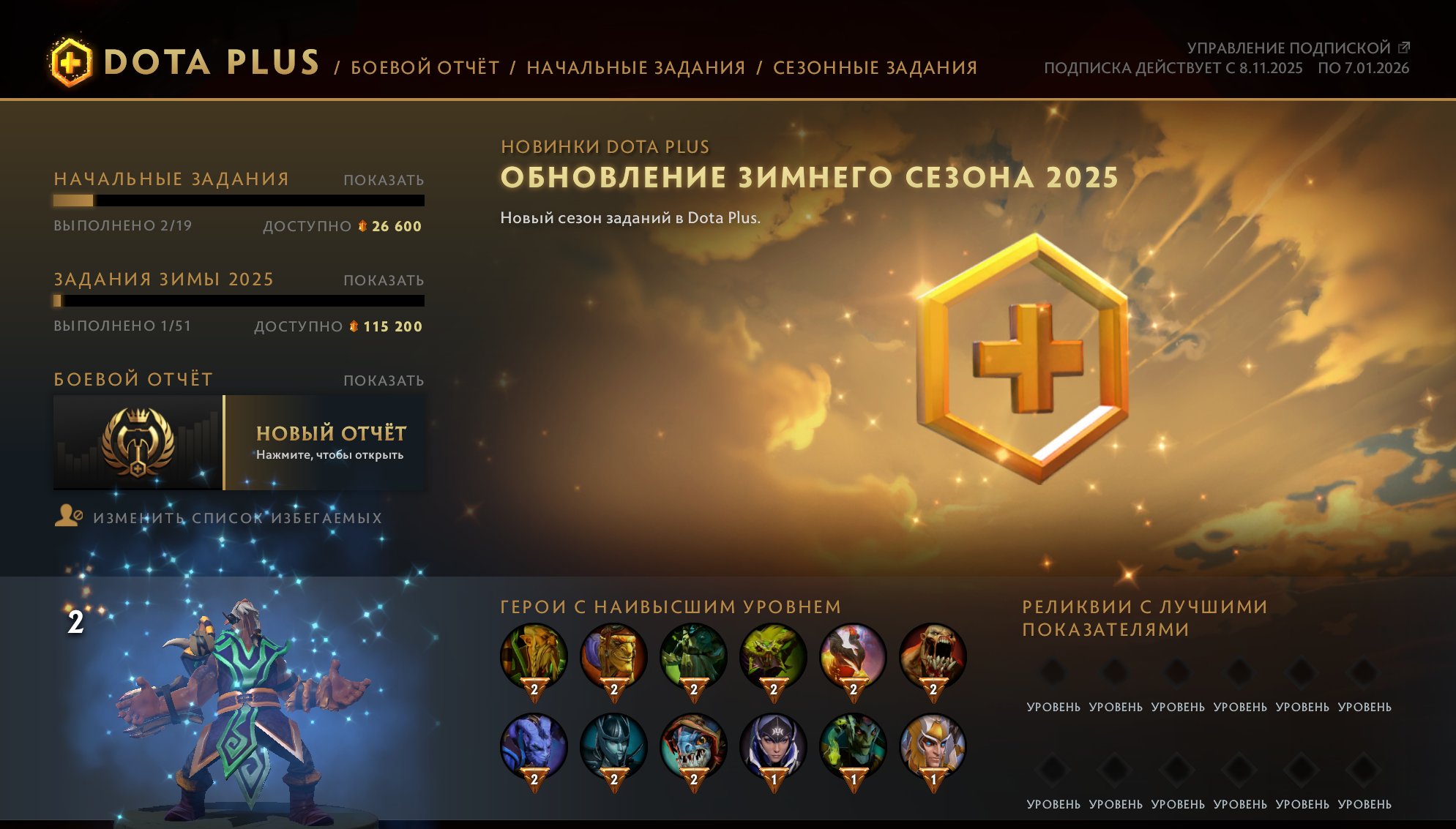Click the winter quests progress bar
This screenshot has width=1456, height=829.
click(238, 301)
